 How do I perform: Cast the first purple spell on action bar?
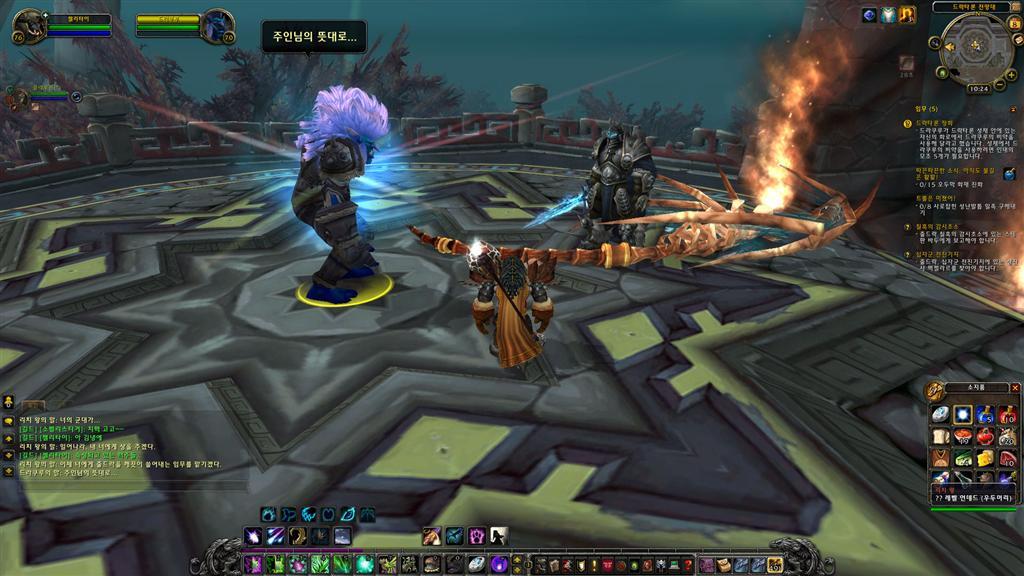click(x=253, y=564)
